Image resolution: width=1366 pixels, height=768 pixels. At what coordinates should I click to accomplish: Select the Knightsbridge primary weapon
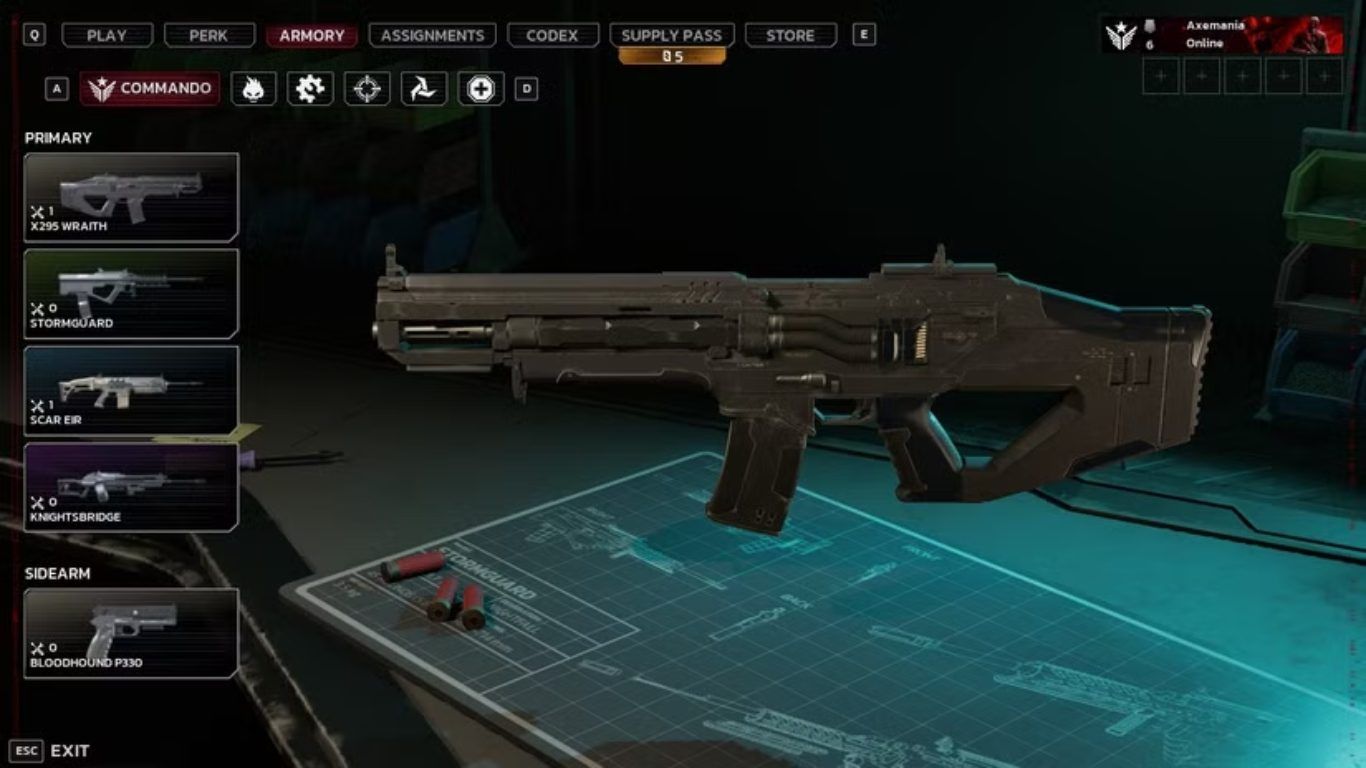(131, 487)
